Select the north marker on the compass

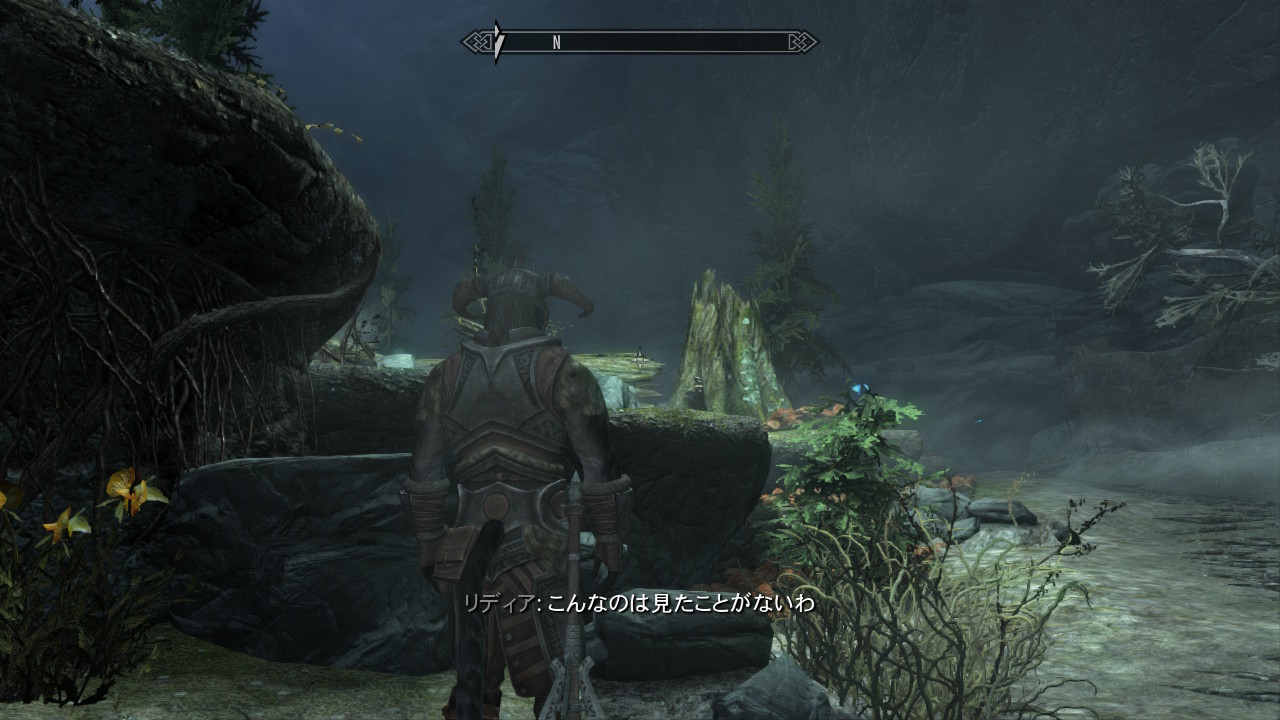point(556,42)
